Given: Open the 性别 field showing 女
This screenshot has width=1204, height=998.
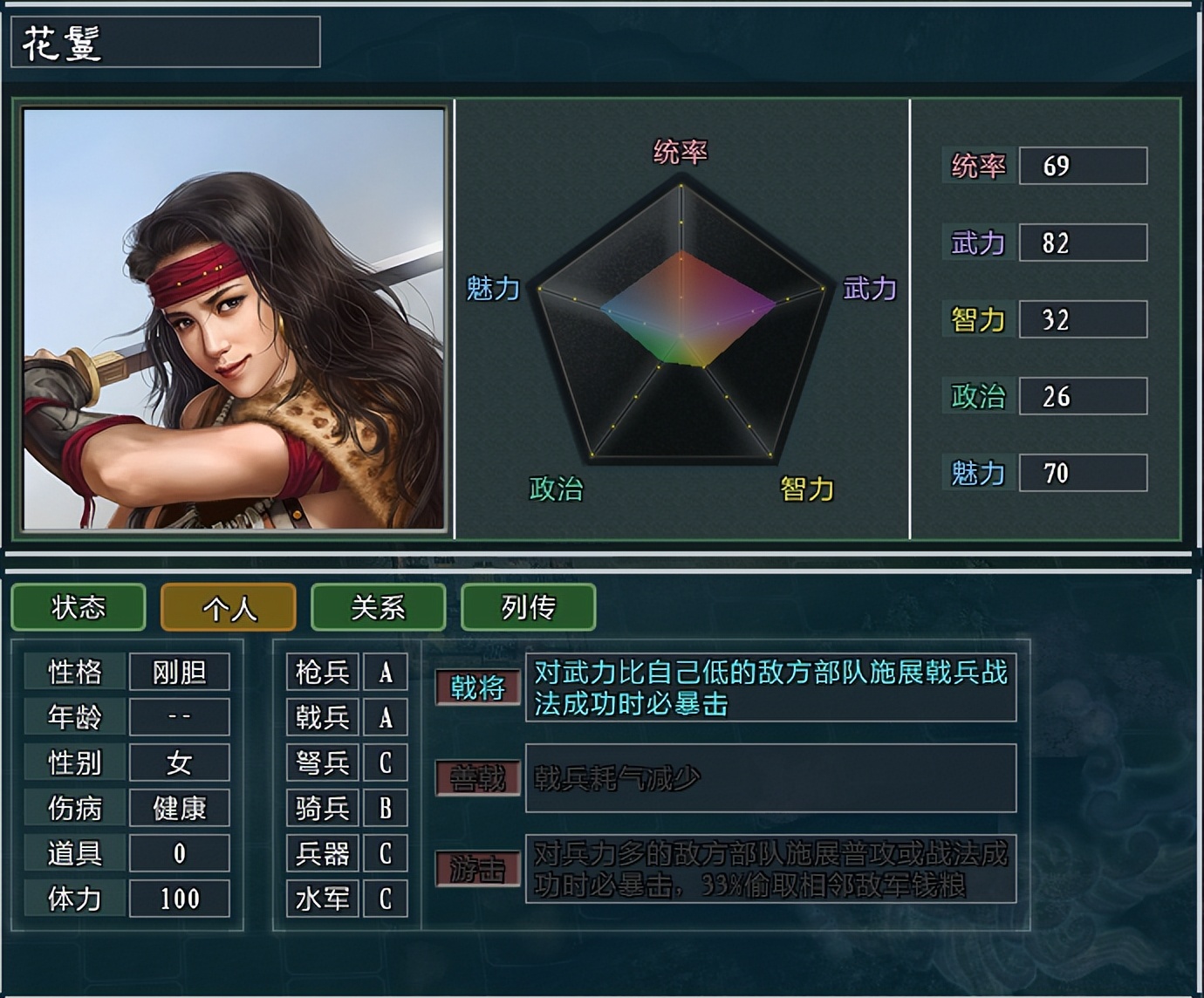Looking at the screenshot, I should click(180, 763).
